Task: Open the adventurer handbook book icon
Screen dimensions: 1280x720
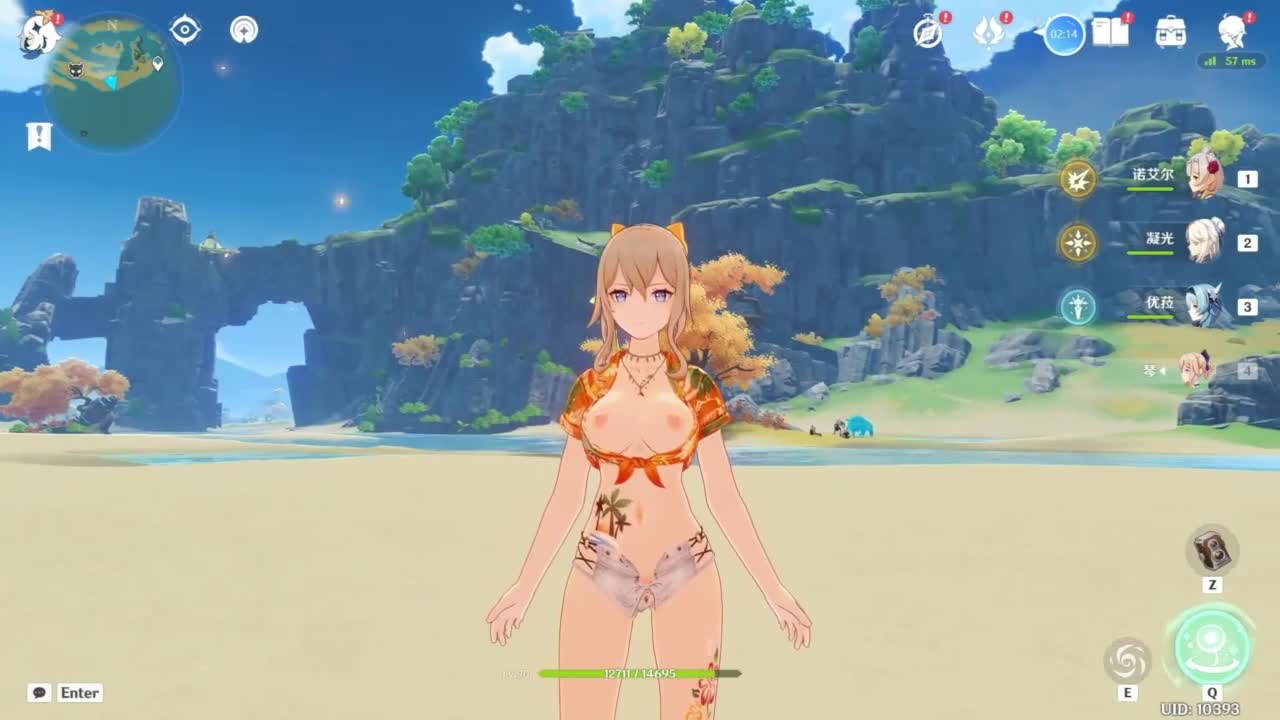Action: point(1110,32)
